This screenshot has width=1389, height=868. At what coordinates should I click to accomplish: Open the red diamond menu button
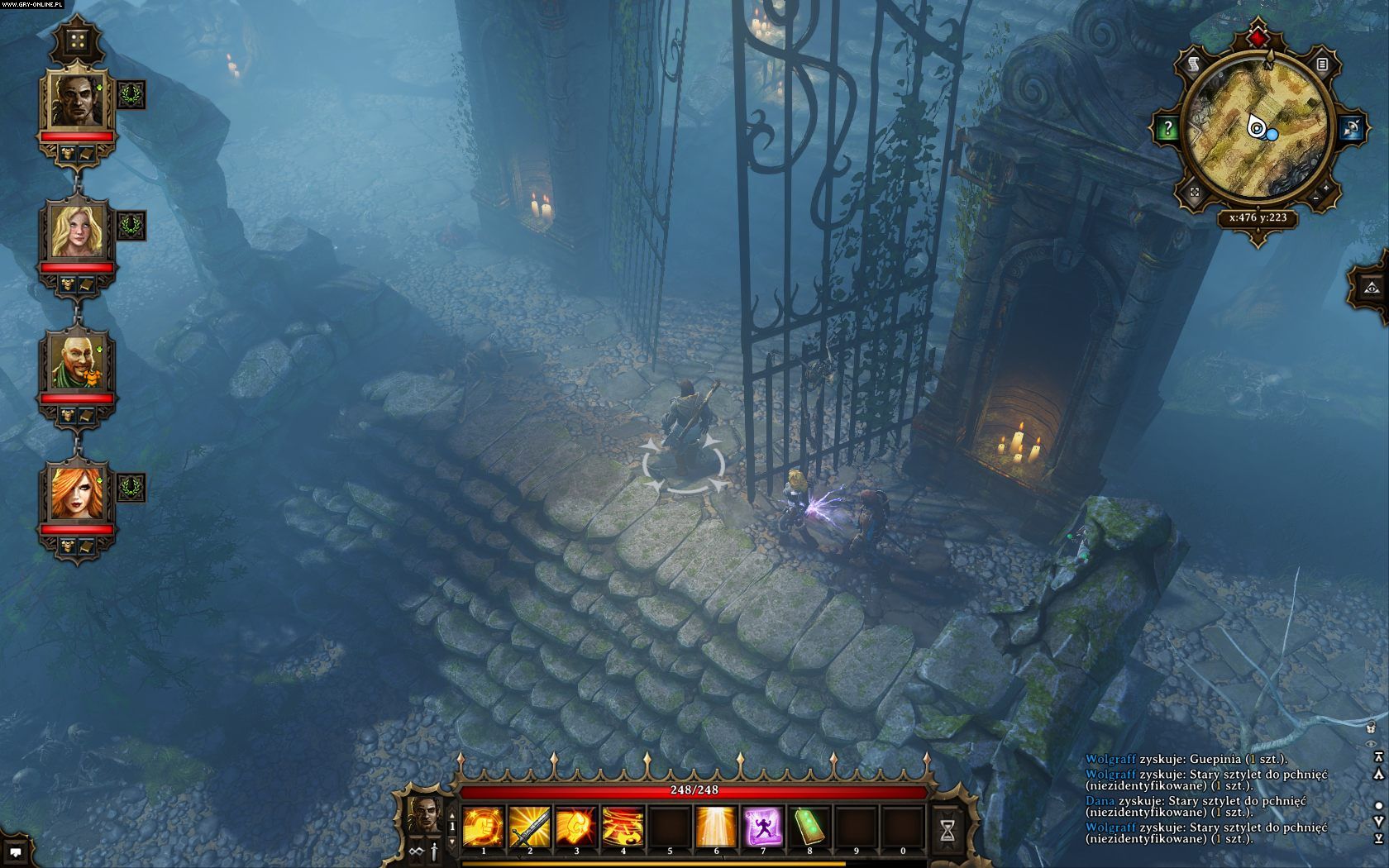coord(1258,38)
